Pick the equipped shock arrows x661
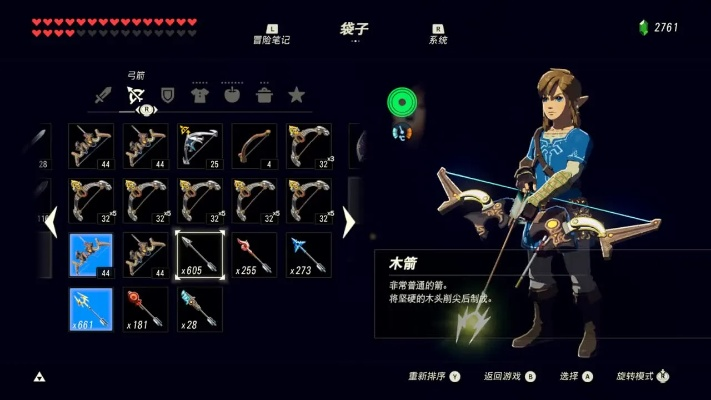The width and height of the screenshot is (711, 400). (91, 309)
